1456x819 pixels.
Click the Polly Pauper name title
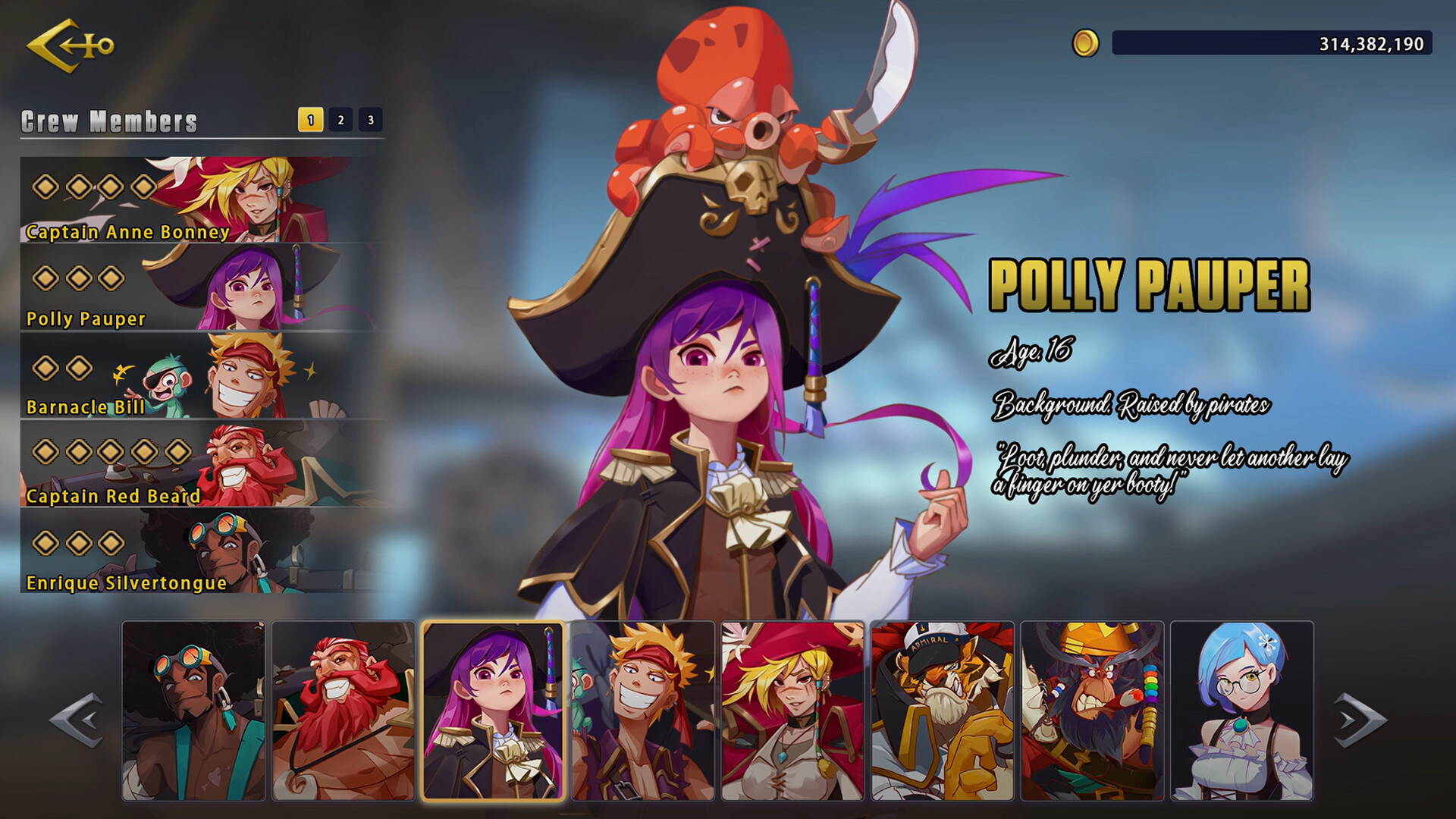(x=1150, y=284)
